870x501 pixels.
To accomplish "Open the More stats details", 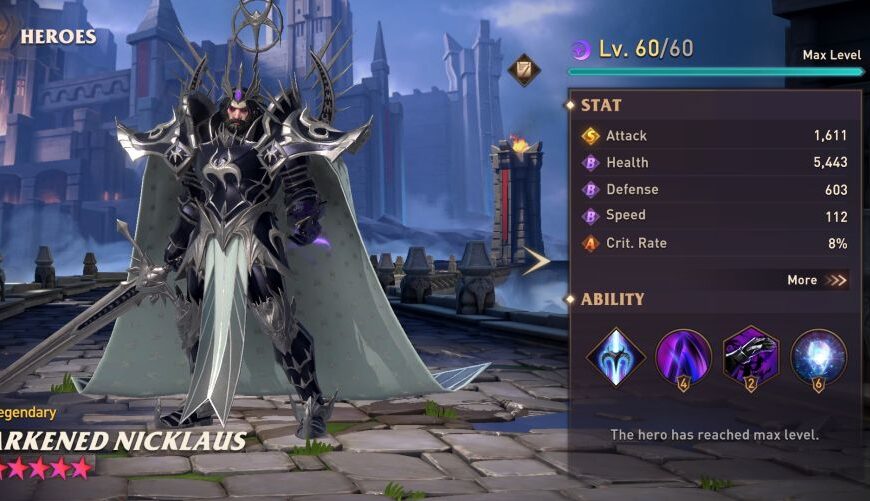I will 817,280.
